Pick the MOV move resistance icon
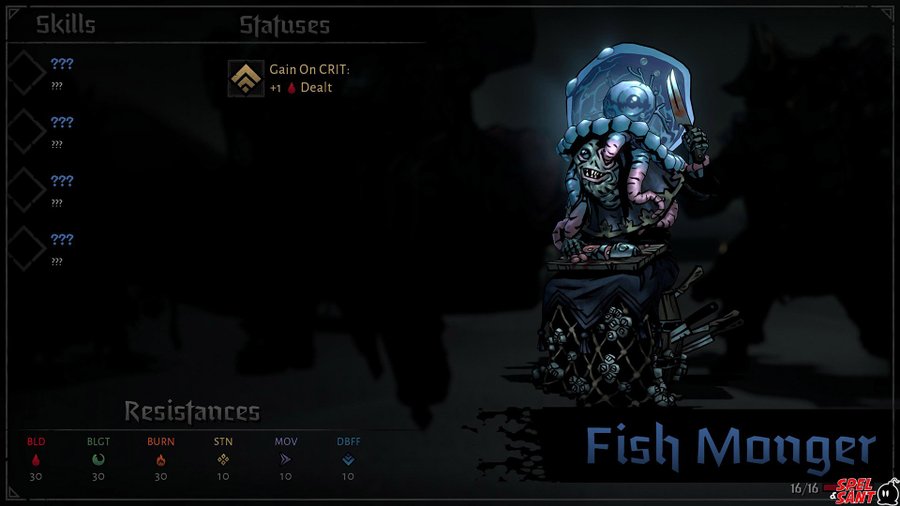900x506 pixels. click(x=285, y=460)
